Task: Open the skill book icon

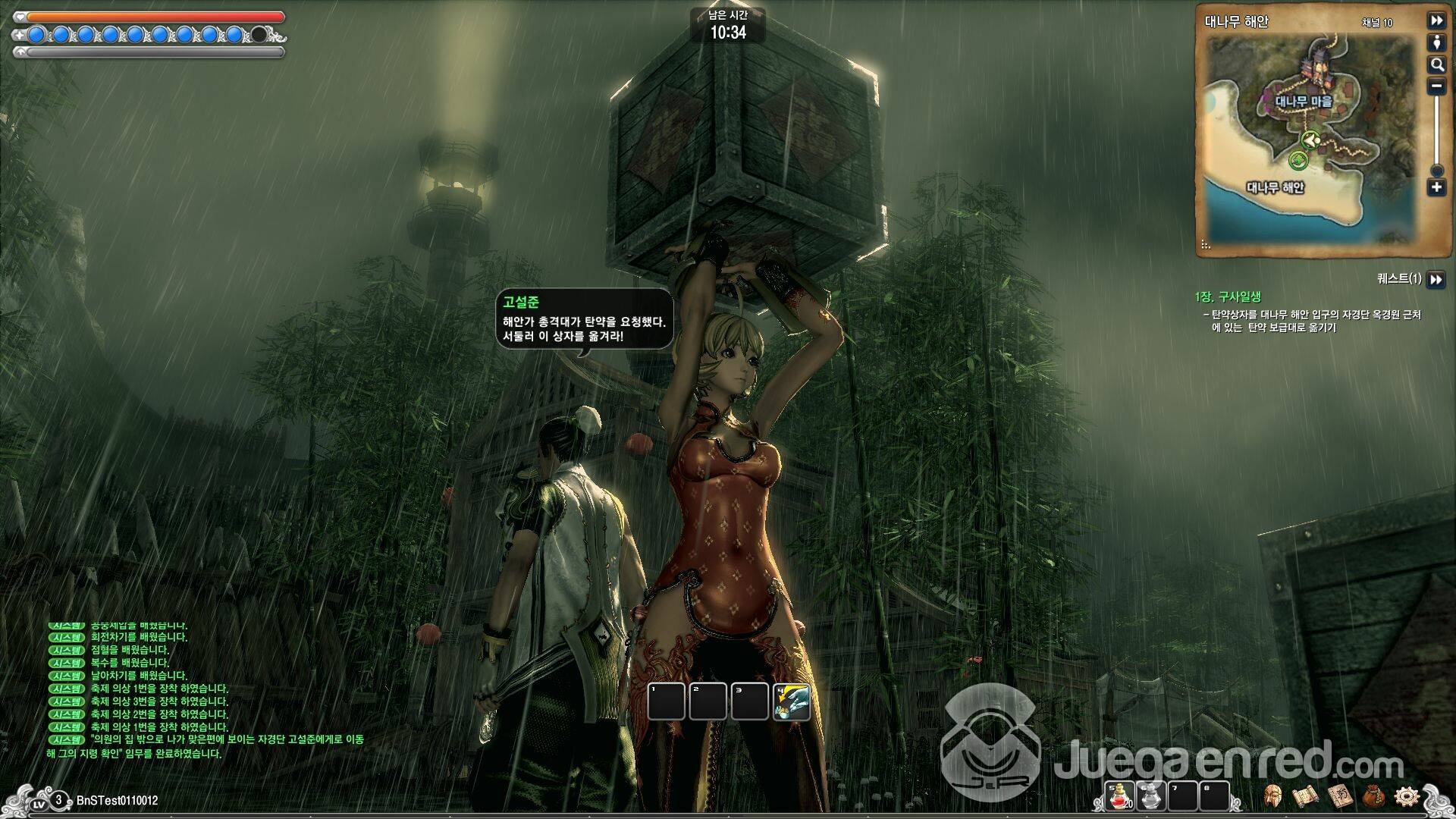Action: tap(1338, 796)
